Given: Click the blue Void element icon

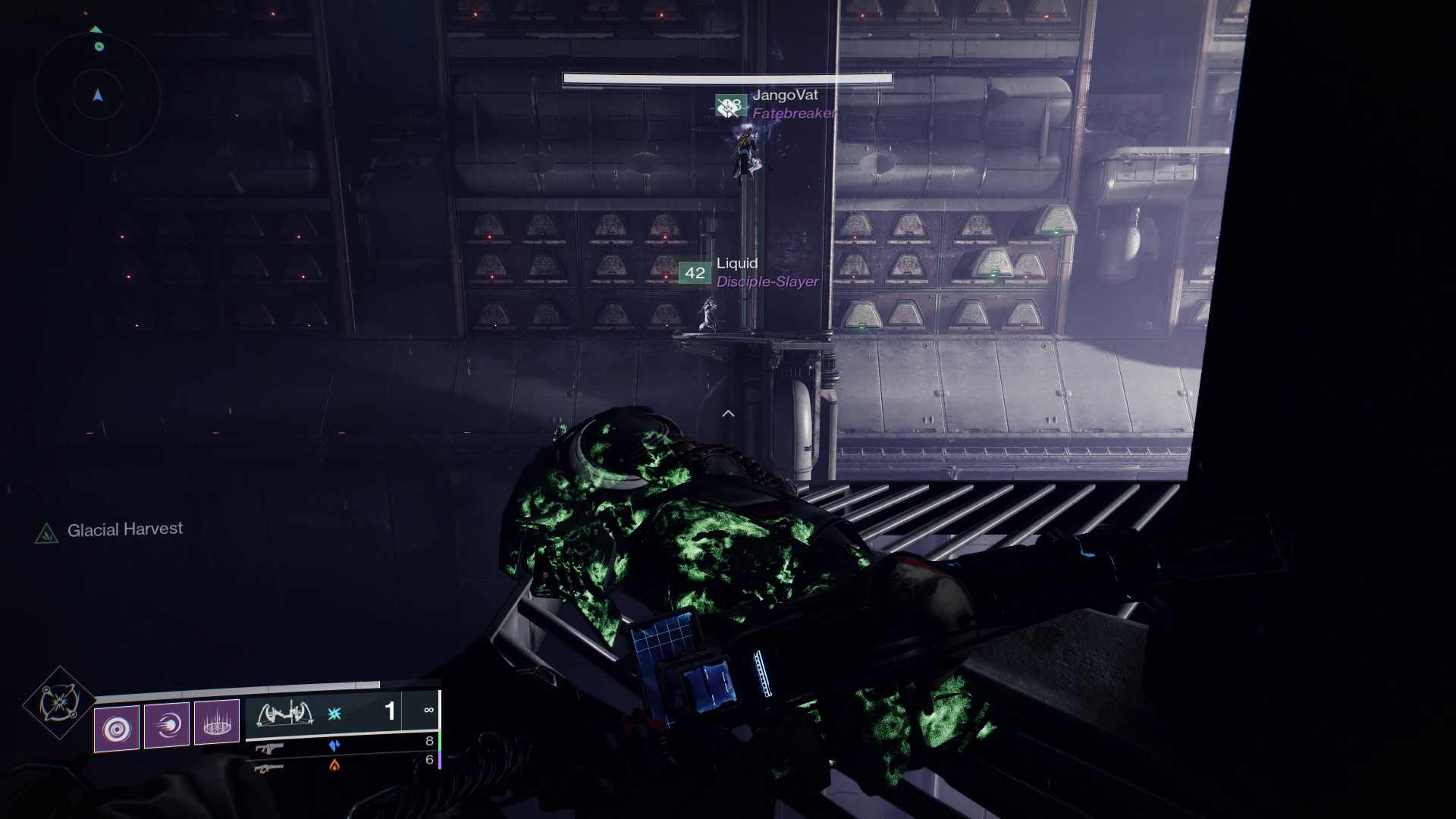Looking at the screenshot, I should tap(334, 745).
